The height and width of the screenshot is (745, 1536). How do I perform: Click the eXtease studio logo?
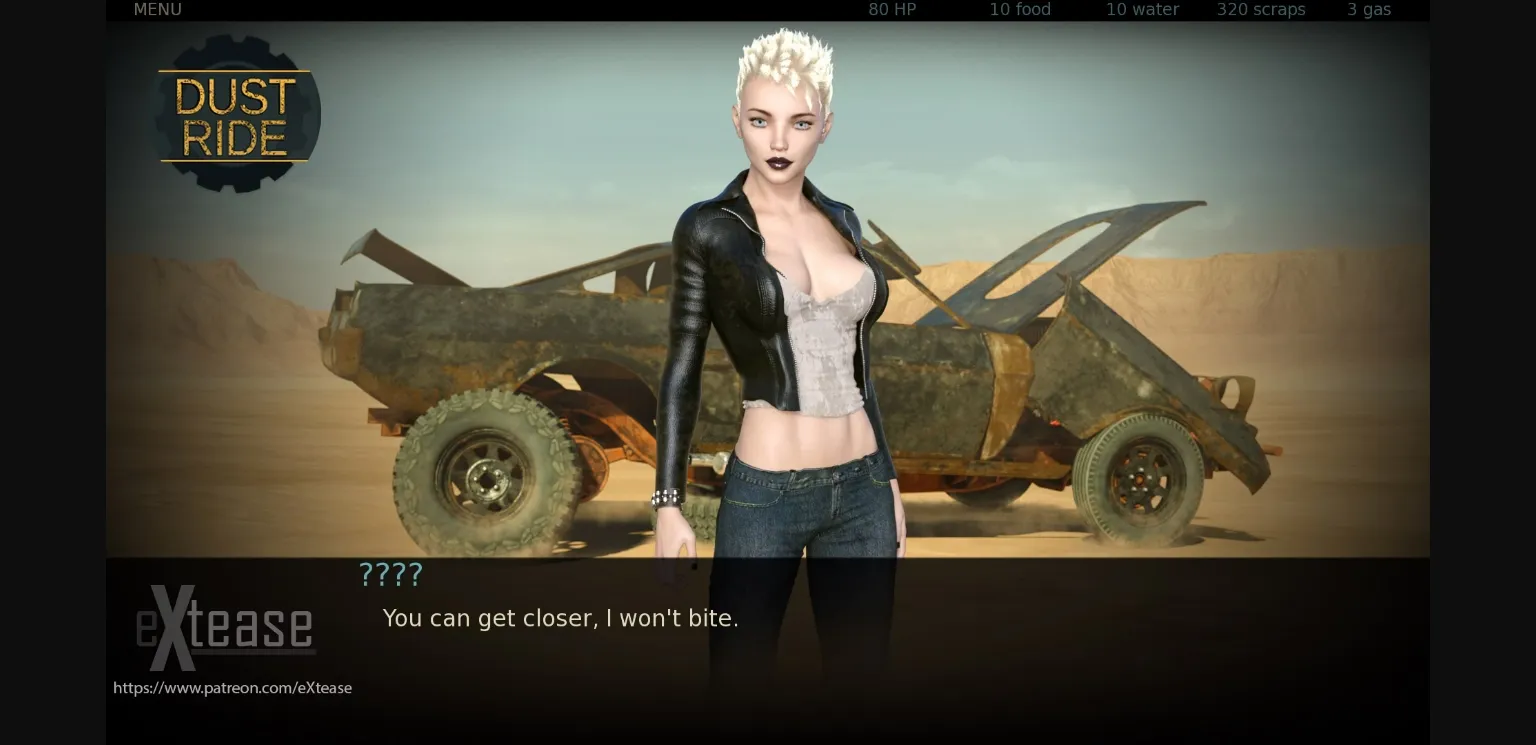tap(225, 628)
